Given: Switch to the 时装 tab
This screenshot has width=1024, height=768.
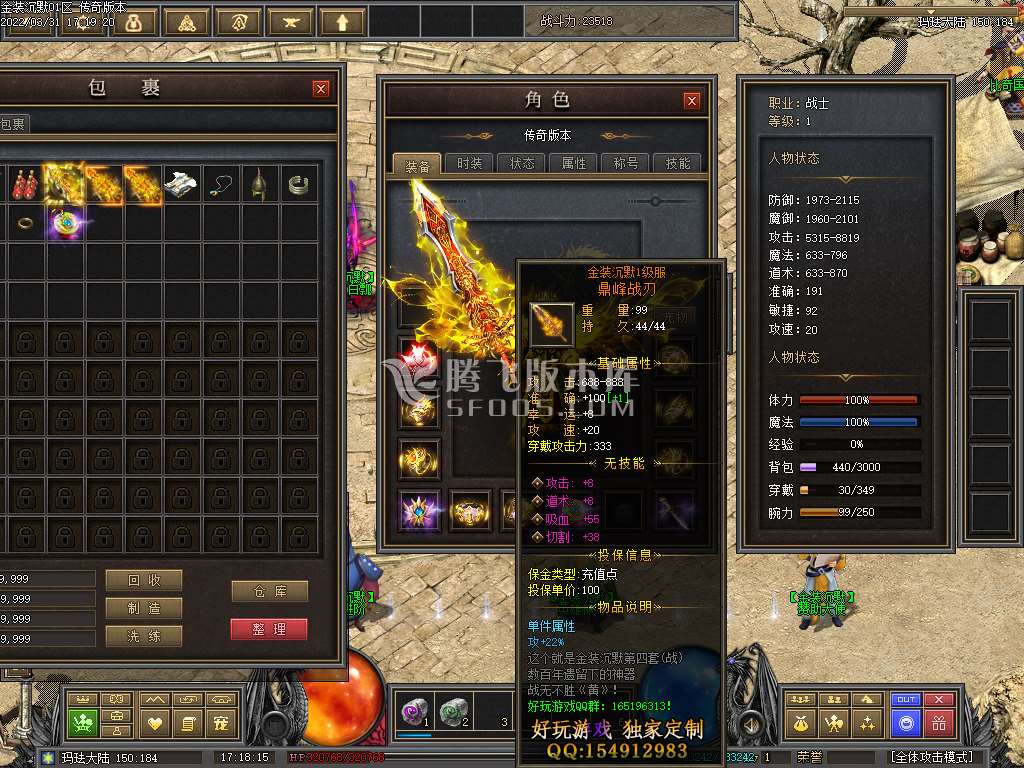Looking at the screenshot, I should 469,164.
